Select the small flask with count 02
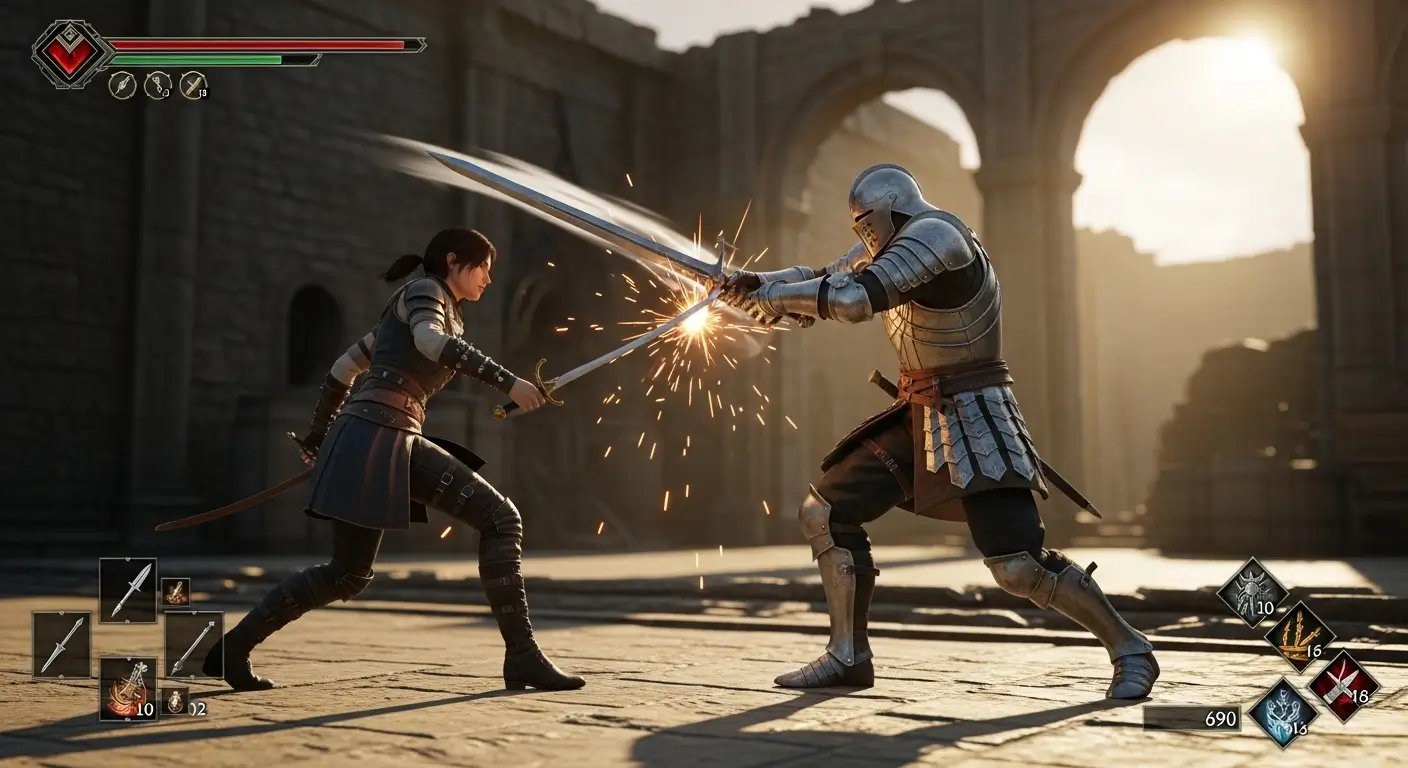Screen dimensions: 1408x768 [x=176, y=700]
